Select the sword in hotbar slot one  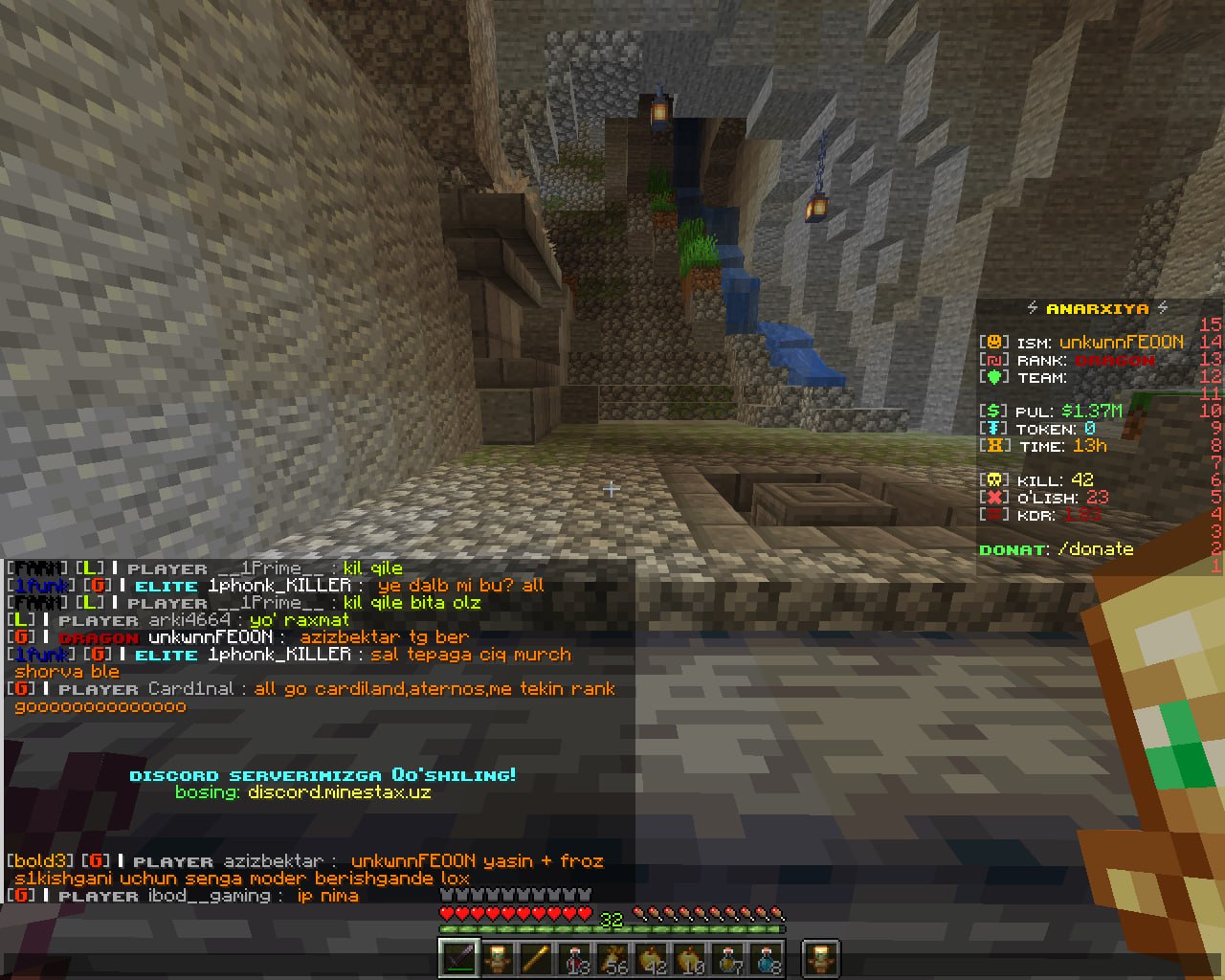click(459, 957)
